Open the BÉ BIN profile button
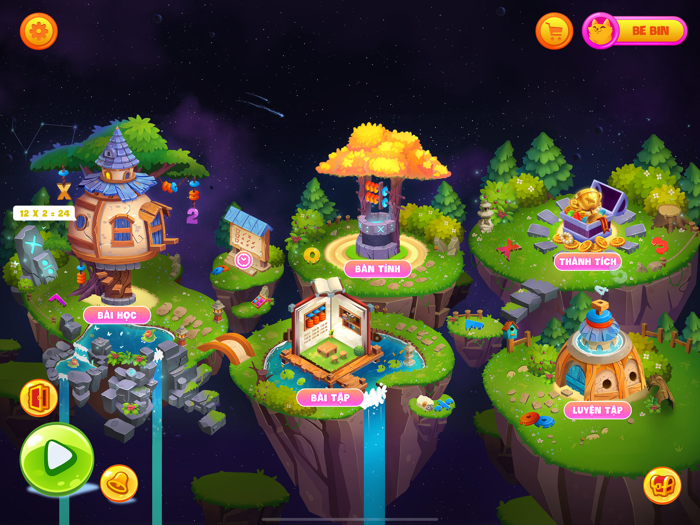700x525 pixels. point(635,31)
